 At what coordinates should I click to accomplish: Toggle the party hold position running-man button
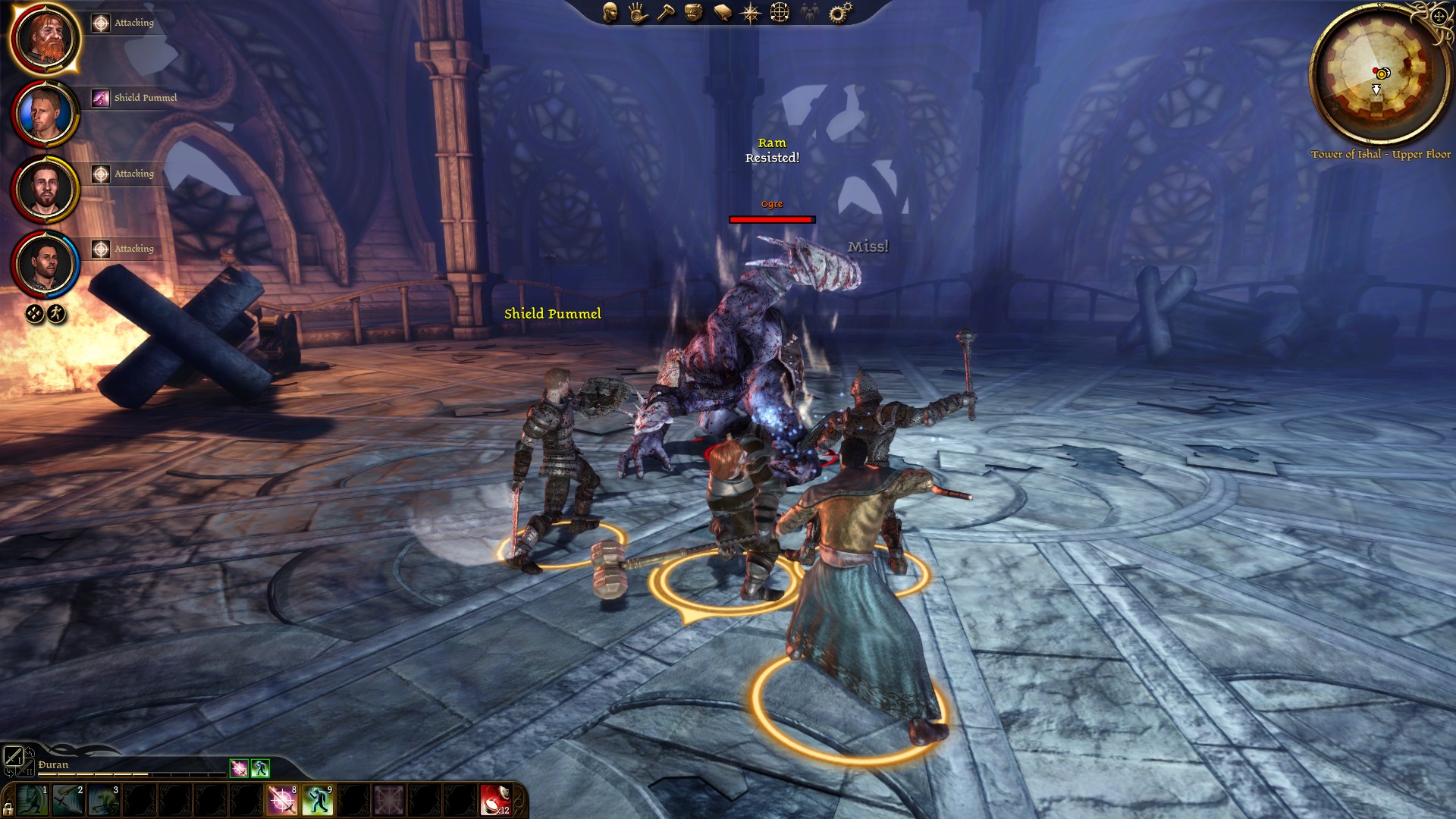point(57,314)
